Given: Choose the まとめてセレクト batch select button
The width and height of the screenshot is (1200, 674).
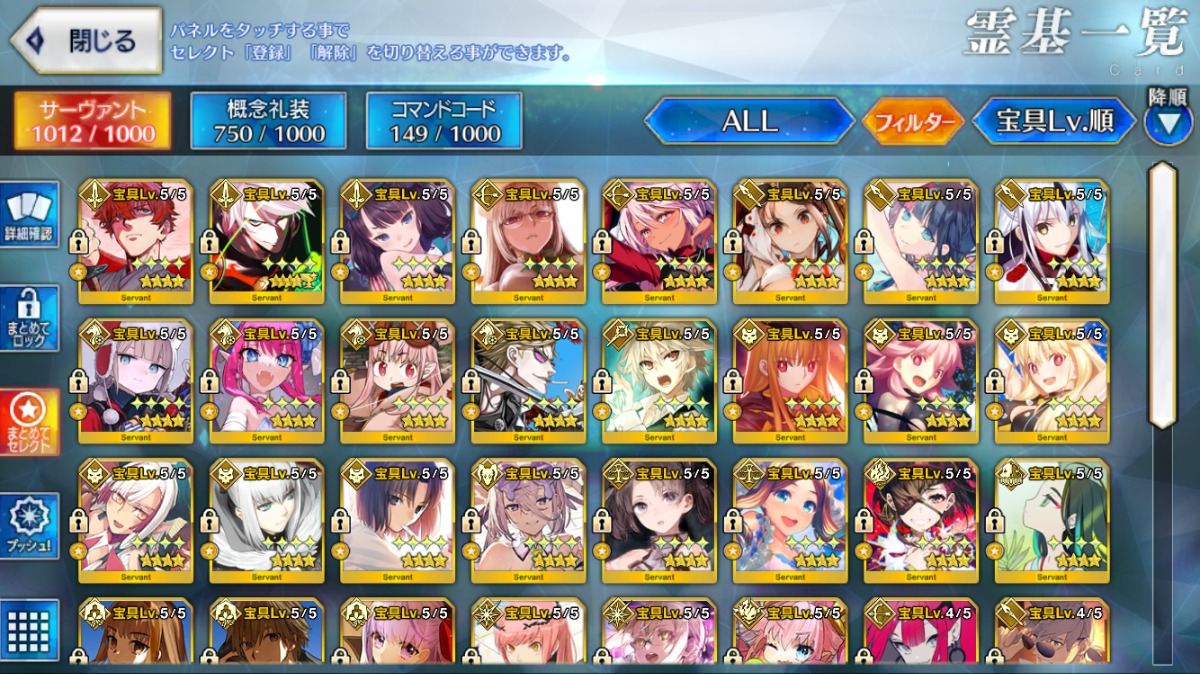Looking at the screenshot, I should (28, 422).
